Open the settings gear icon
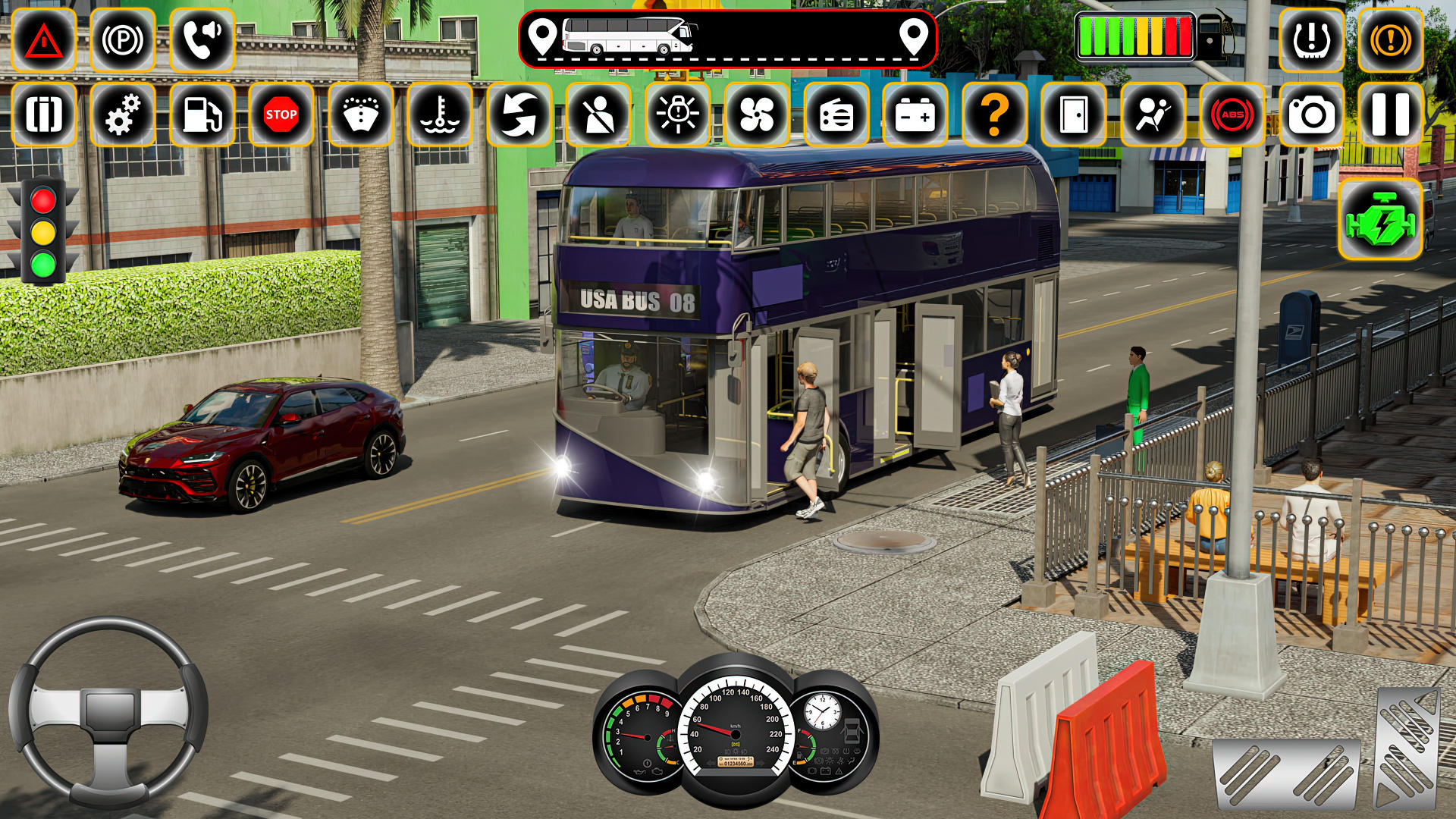Viewport: 1456px width, 819px height. [123, 116]
